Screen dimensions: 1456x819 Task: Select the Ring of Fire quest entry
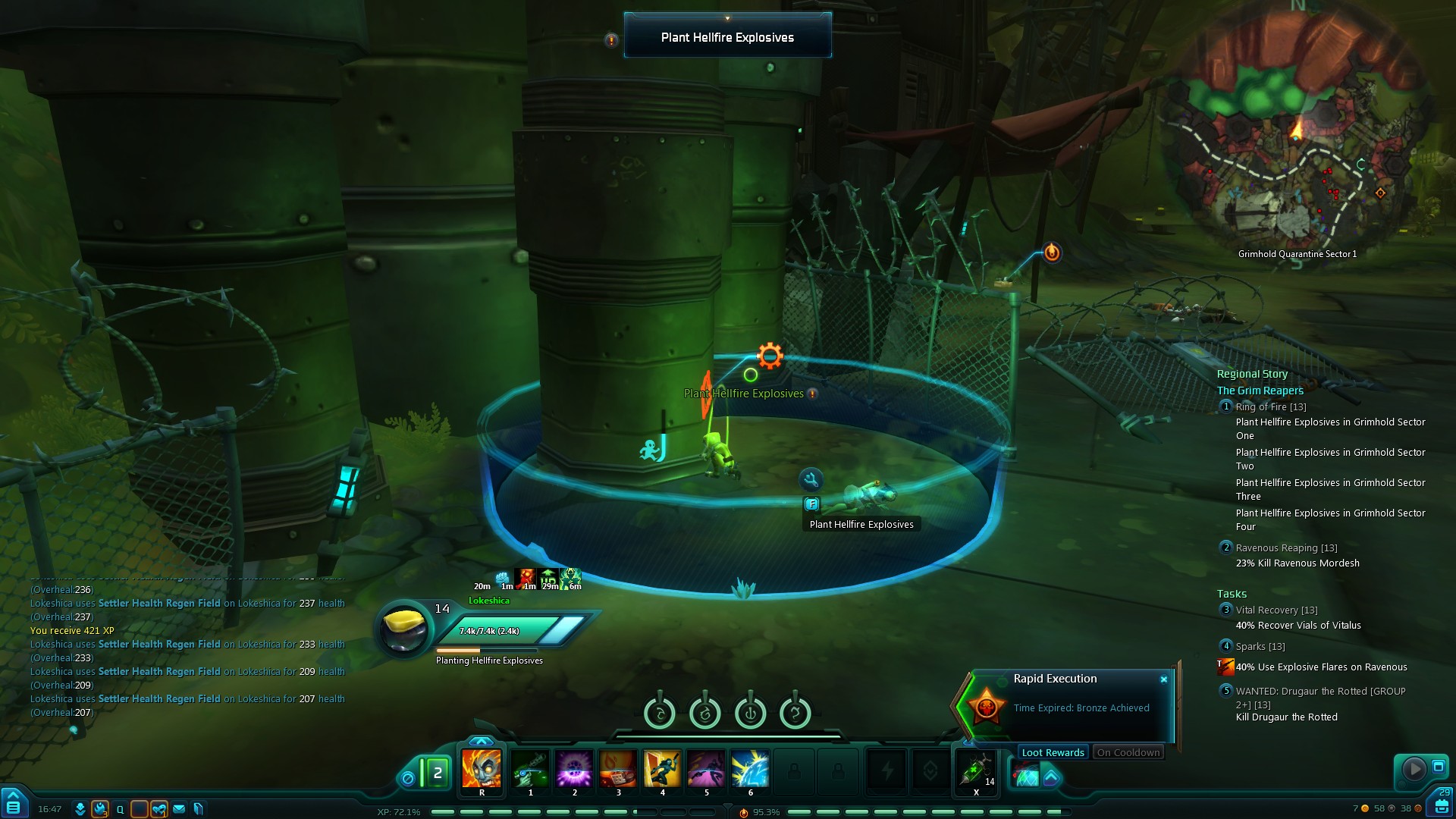(1270, 407)
